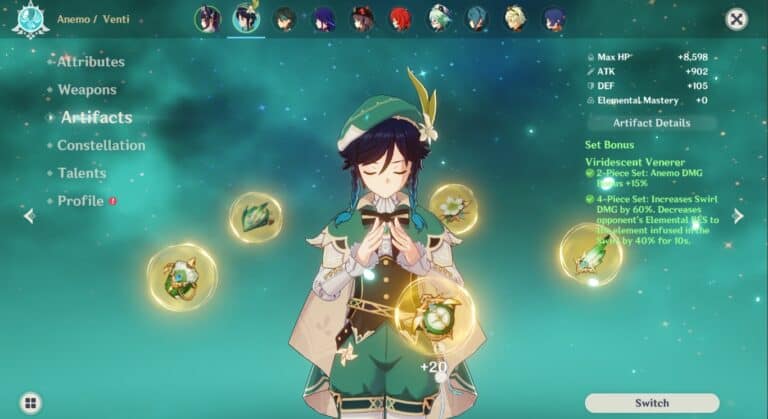Viewport: 768px width, 419px height.
Task: Go to the next character with right arrow
Action: [738, 216]
